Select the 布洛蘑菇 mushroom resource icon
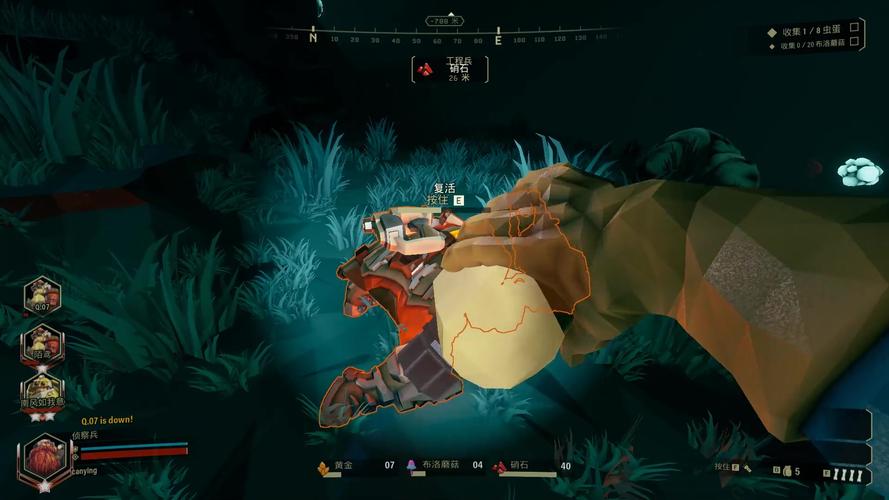 coord(411,466)
